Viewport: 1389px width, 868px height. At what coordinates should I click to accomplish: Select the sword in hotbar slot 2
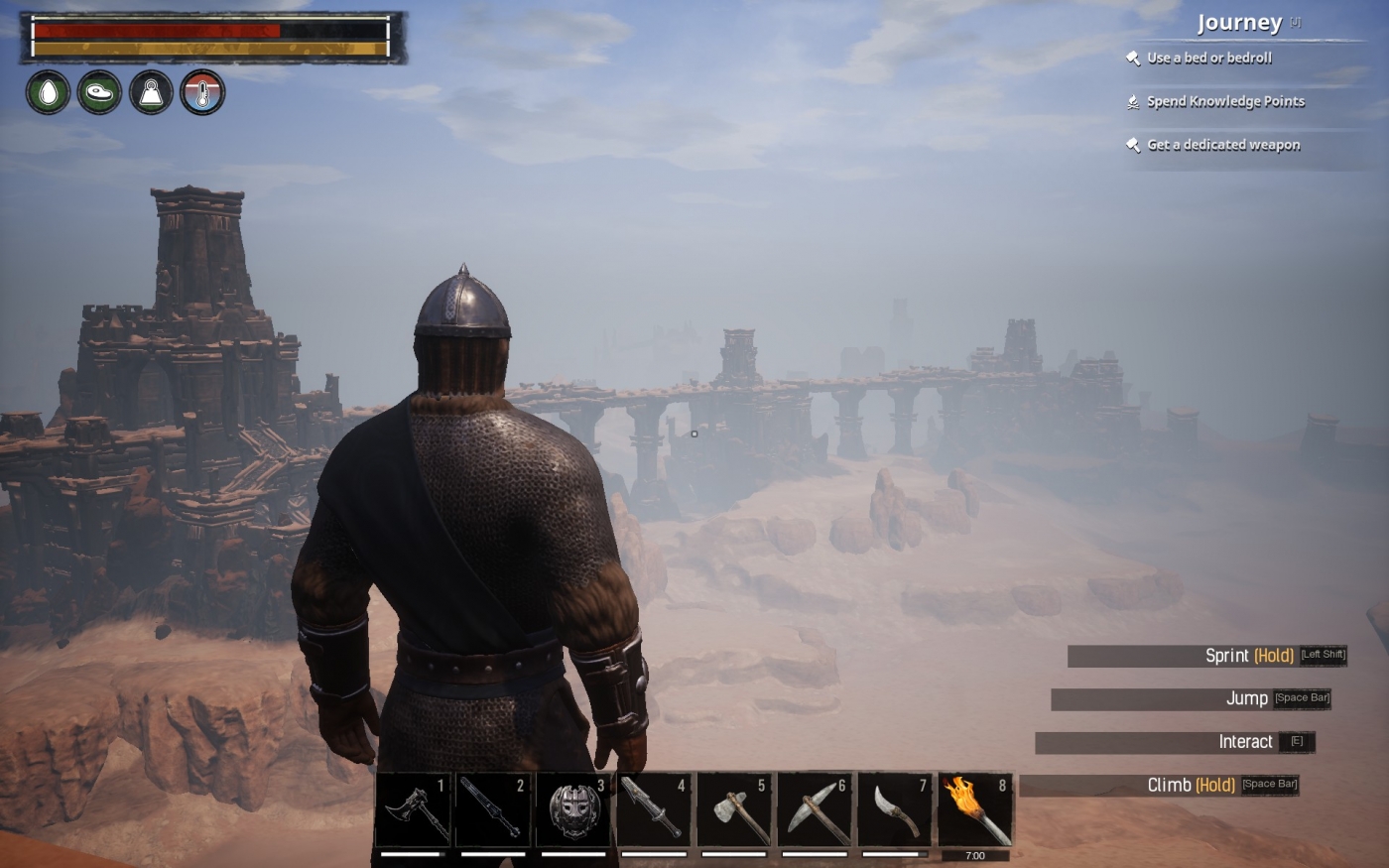pos(493,808)
